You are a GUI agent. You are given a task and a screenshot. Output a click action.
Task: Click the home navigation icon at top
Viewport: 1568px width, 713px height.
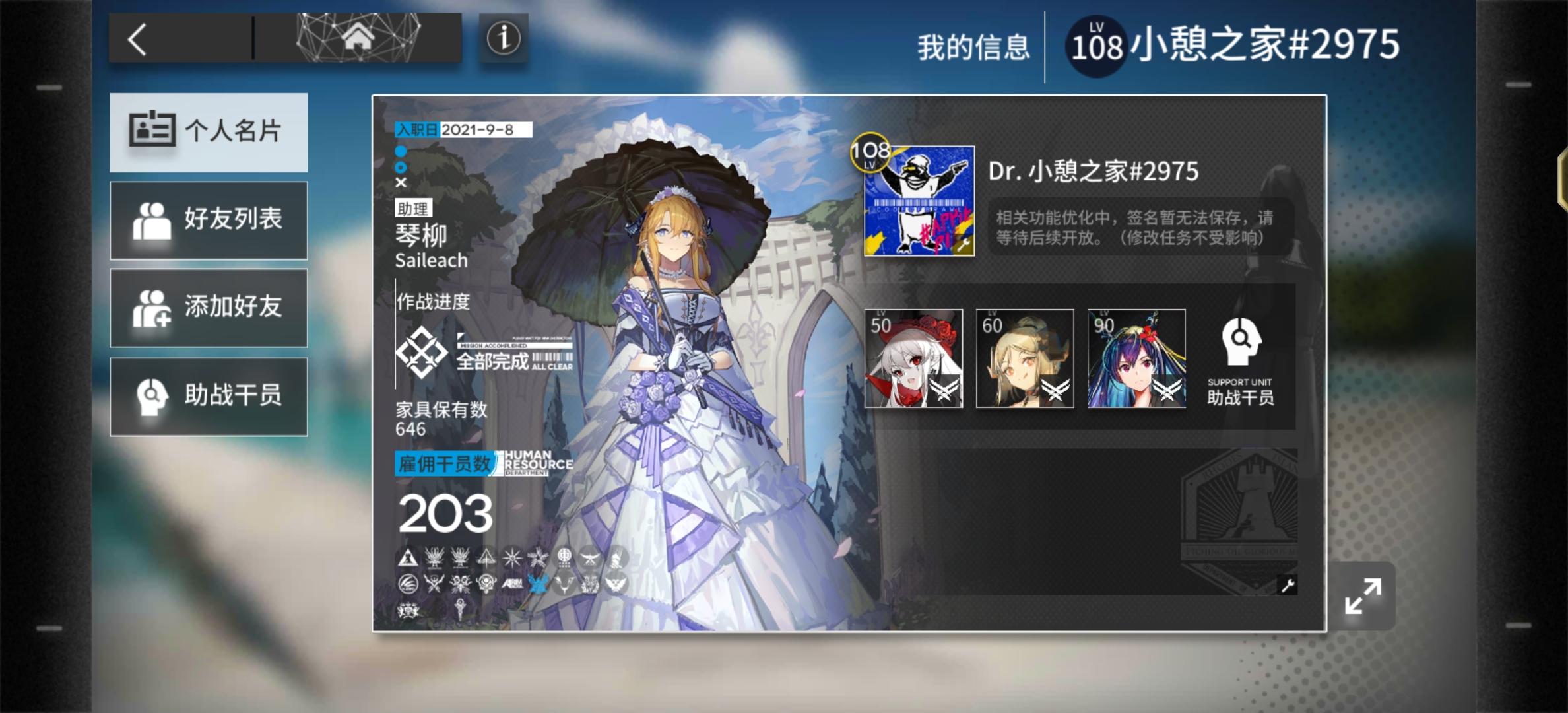pyautogui.click(x=359, y=38)
